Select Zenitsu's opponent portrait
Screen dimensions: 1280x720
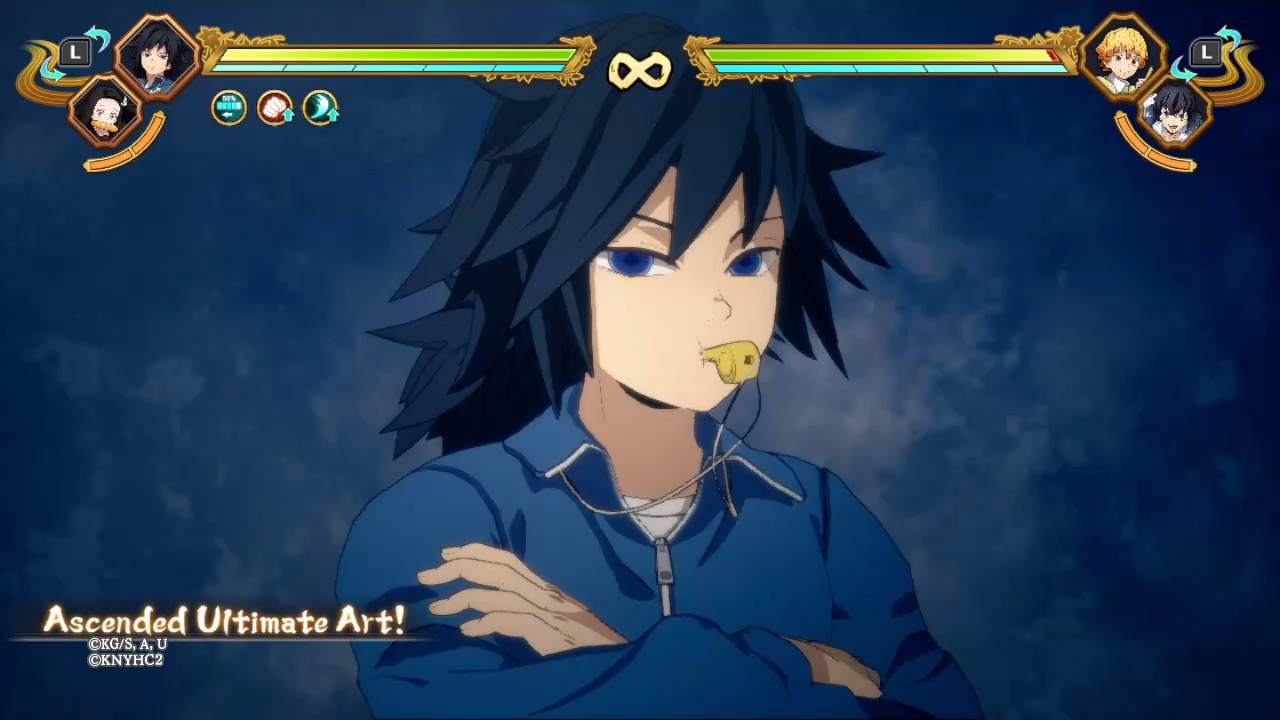(1124, 56)
